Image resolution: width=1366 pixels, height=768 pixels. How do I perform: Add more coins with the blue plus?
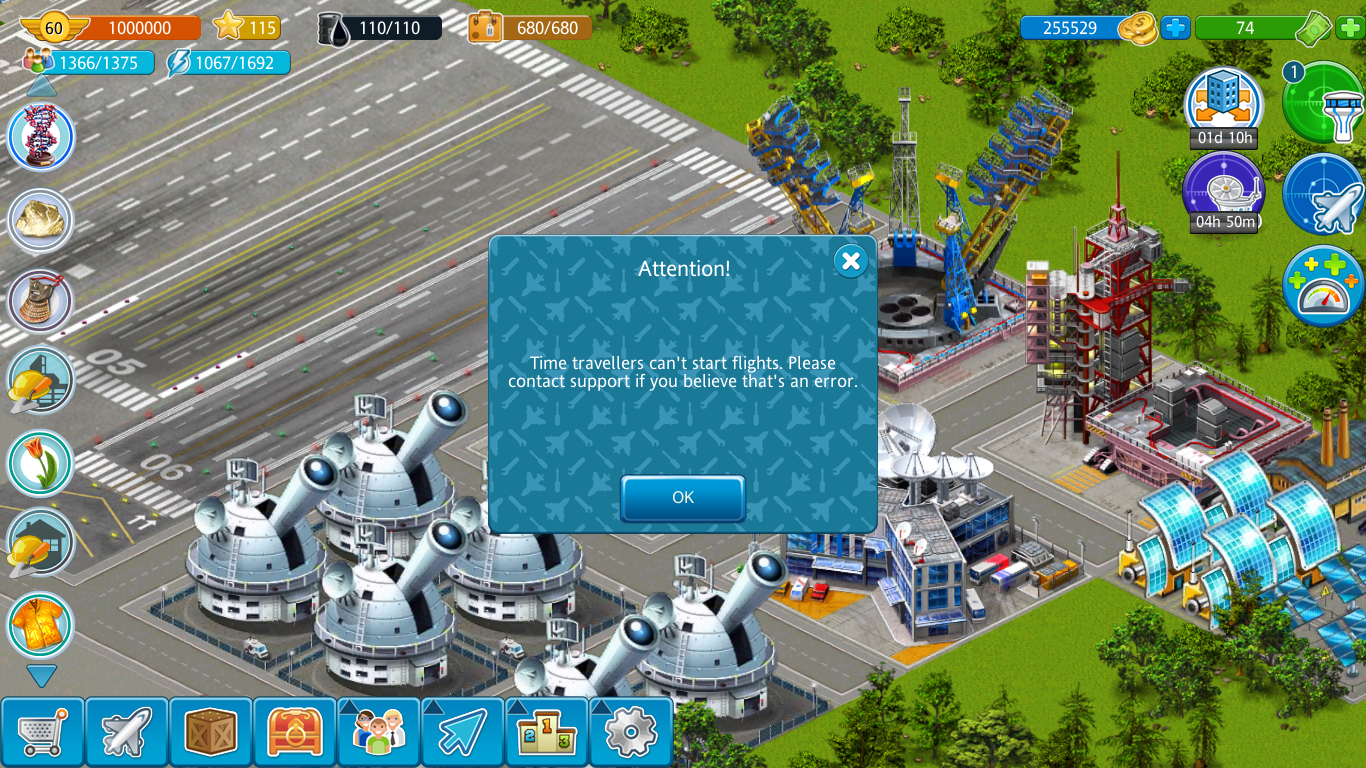(x=1176, y=28)
